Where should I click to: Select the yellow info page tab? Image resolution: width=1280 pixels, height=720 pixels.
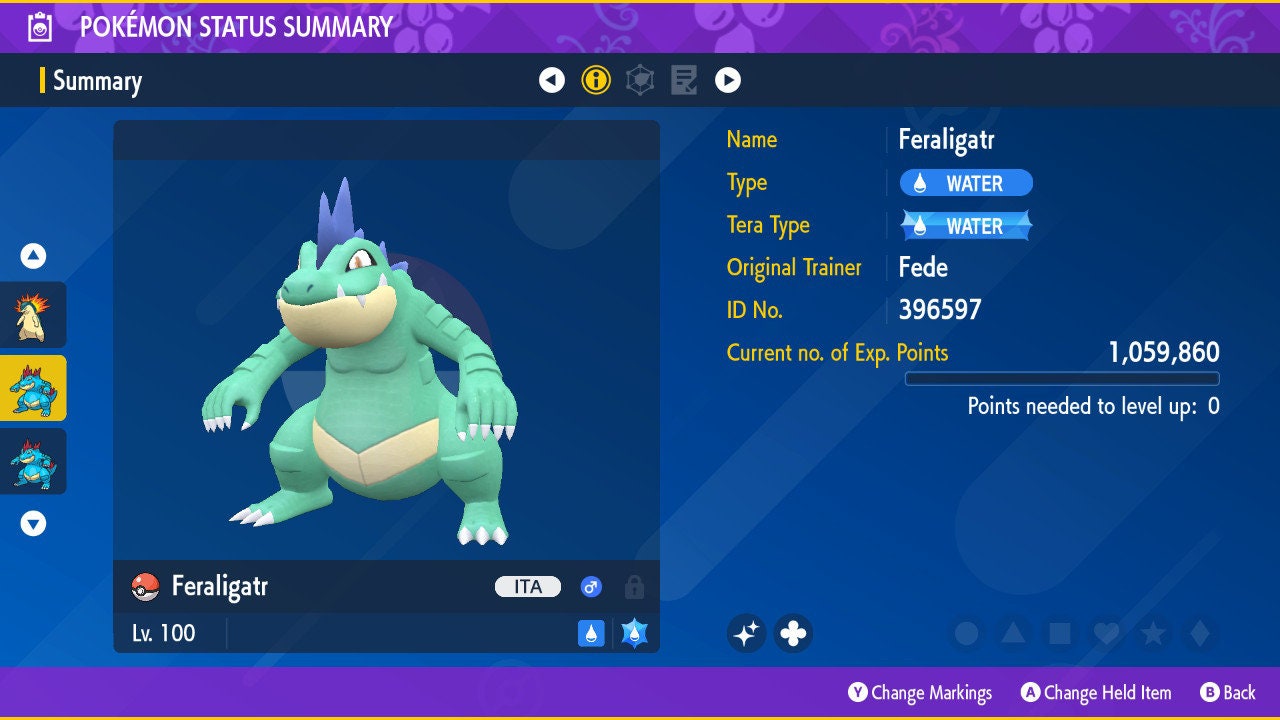point(596,80)
